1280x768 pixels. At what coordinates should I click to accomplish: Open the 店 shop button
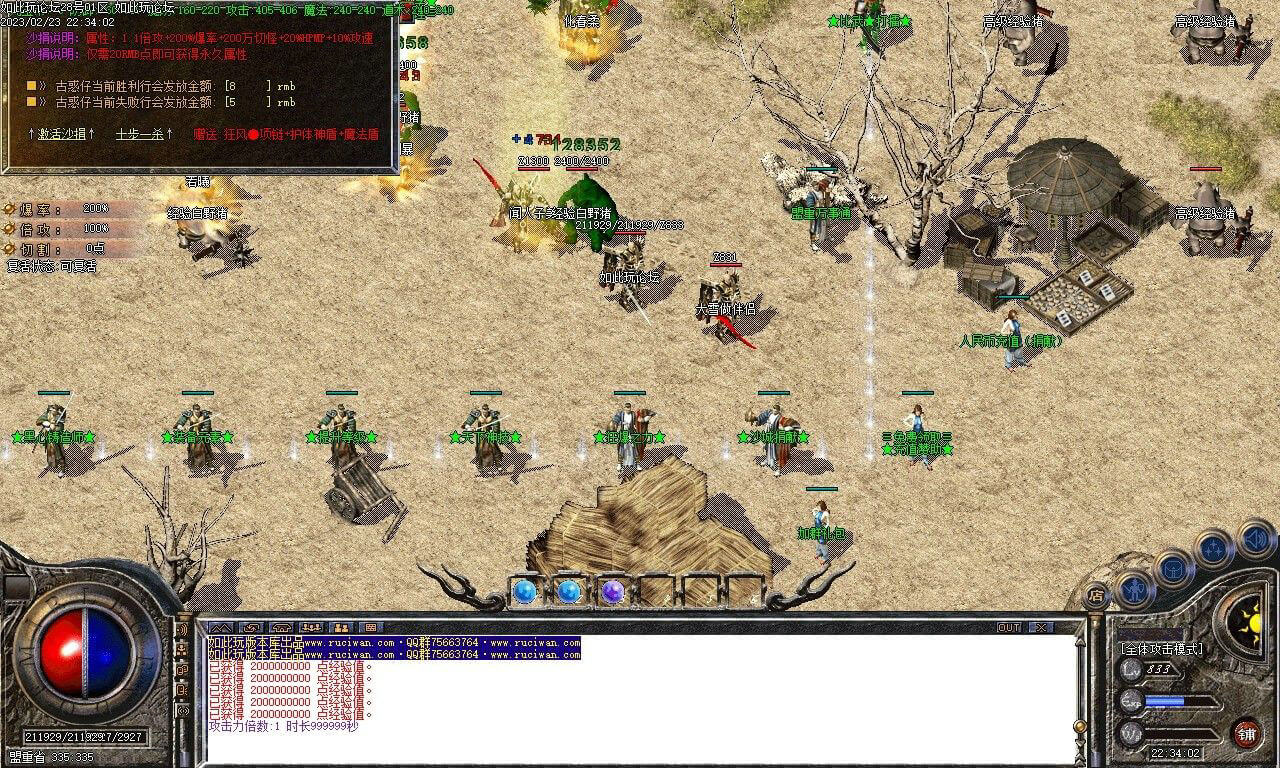1096,594
